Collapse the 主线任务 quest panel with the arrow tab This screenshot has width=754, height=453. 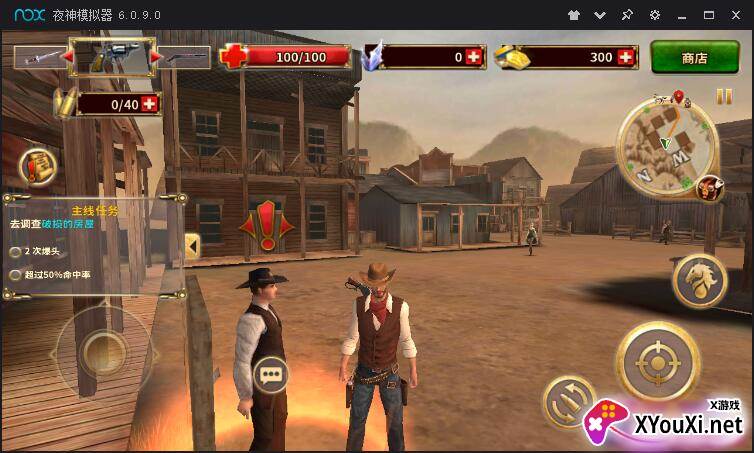coord(192,244)
